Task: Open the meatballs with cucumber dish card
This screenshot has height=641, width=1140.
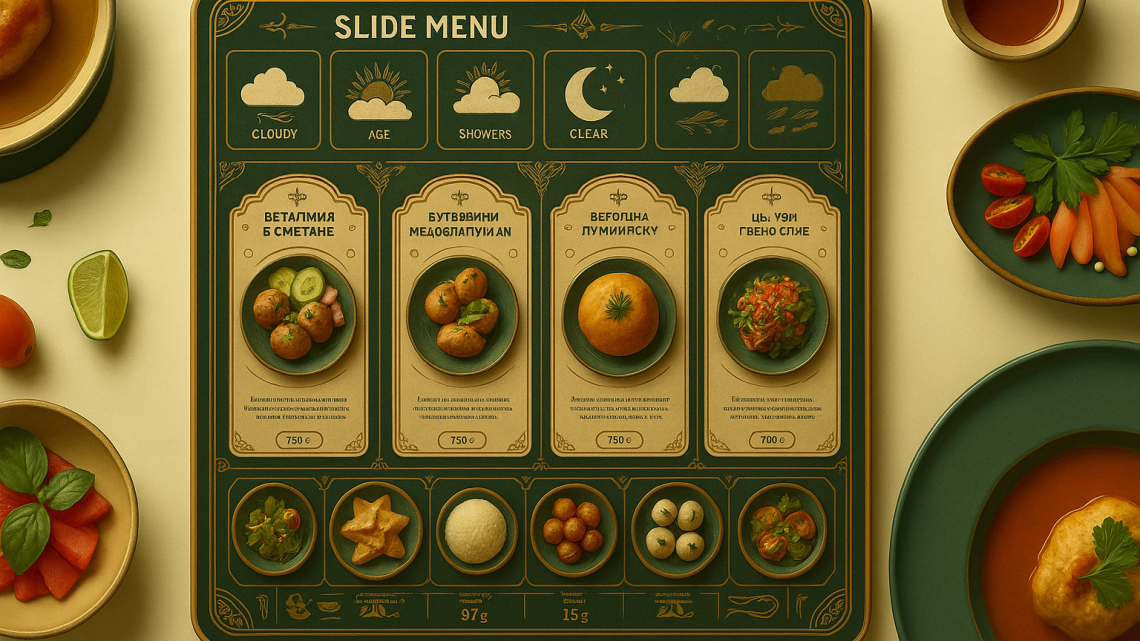Action: point(298,315)
